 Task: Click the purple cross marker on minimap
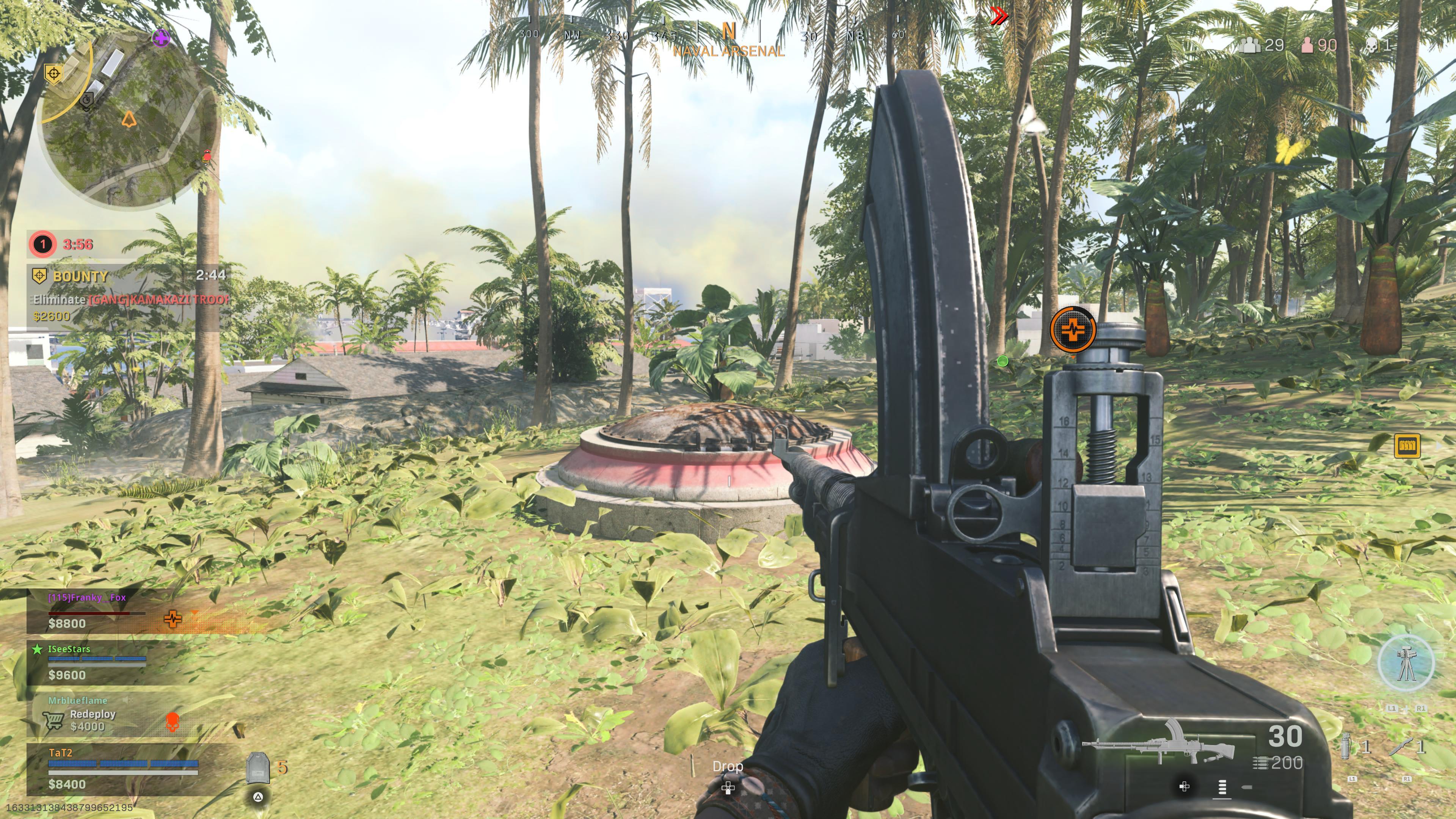tap(161, 38)
